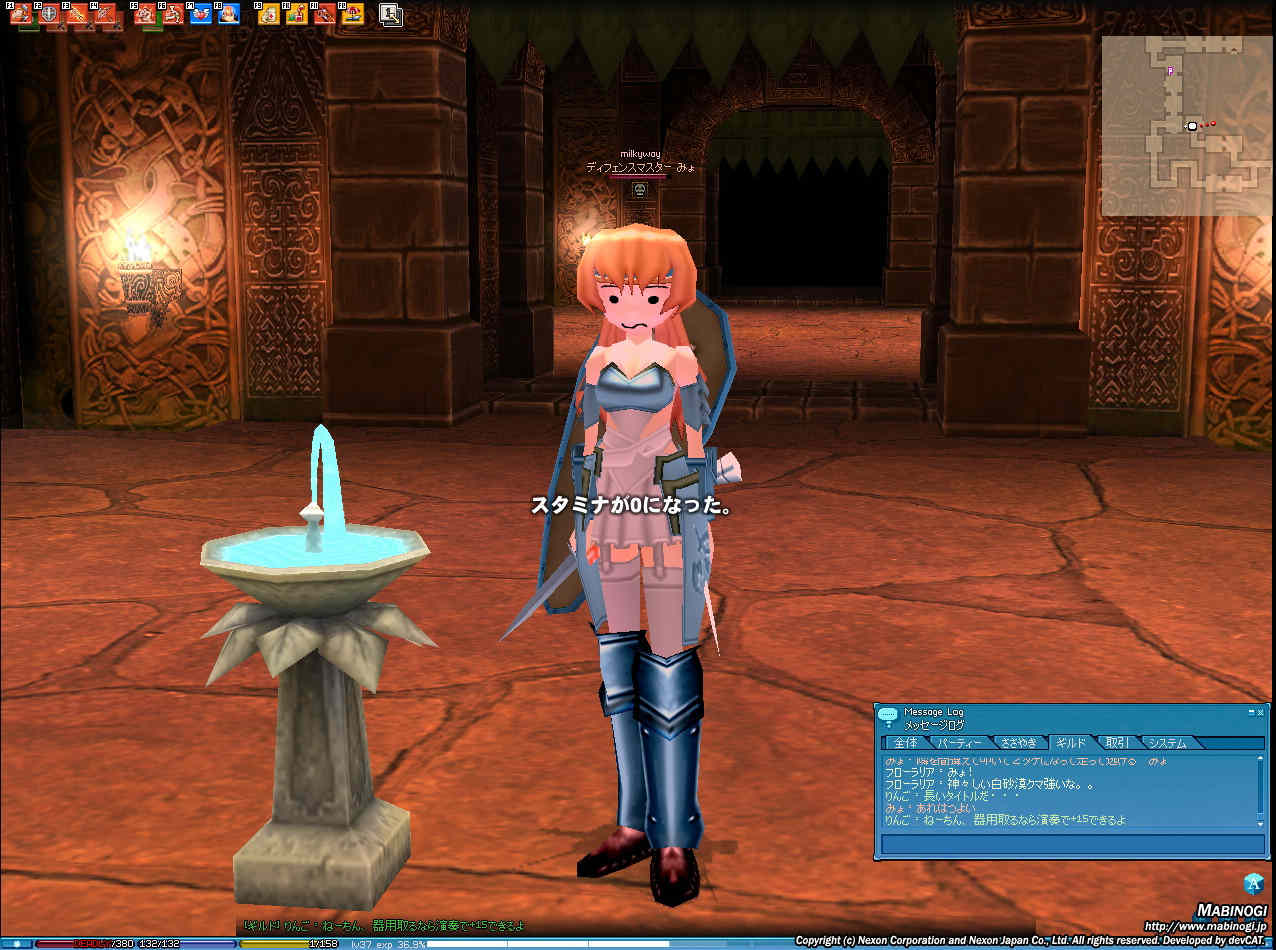Select the ギルド (Guild) chat tab
This screenshot has height=950, width=1276.
click(x=1072, y=743)
